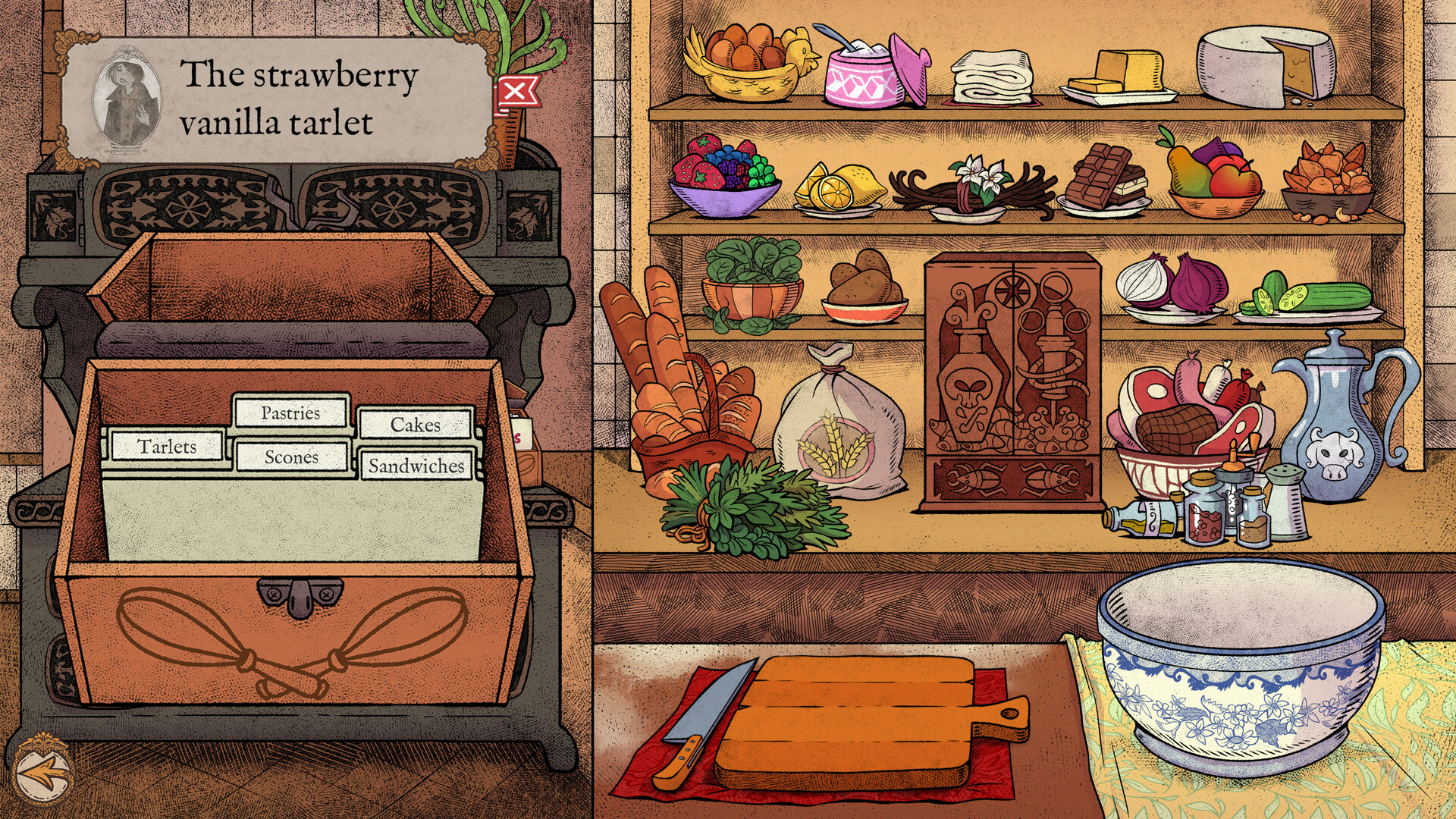Select the Scones divider
The width and height of the screenshot is (1456, 819).
(x=293, y=457)
